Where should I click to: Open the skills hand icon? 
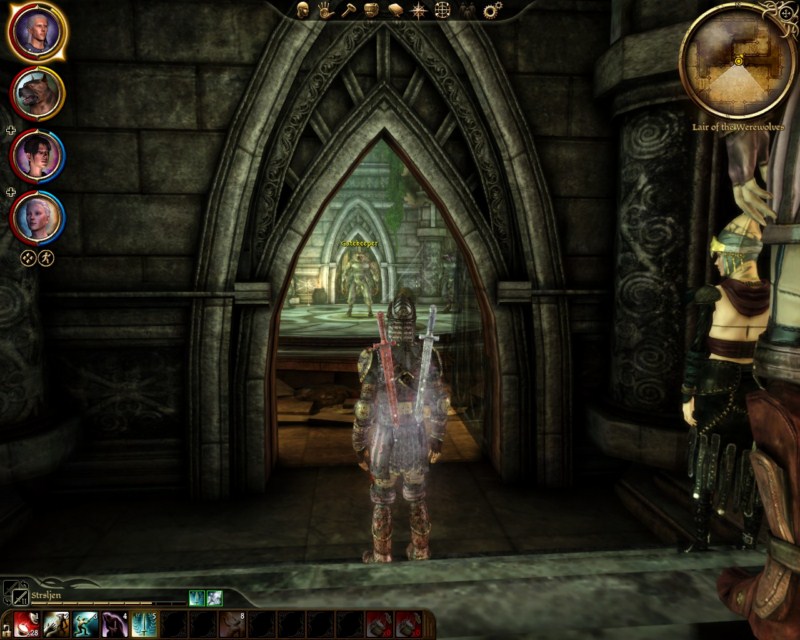[326, 10]
